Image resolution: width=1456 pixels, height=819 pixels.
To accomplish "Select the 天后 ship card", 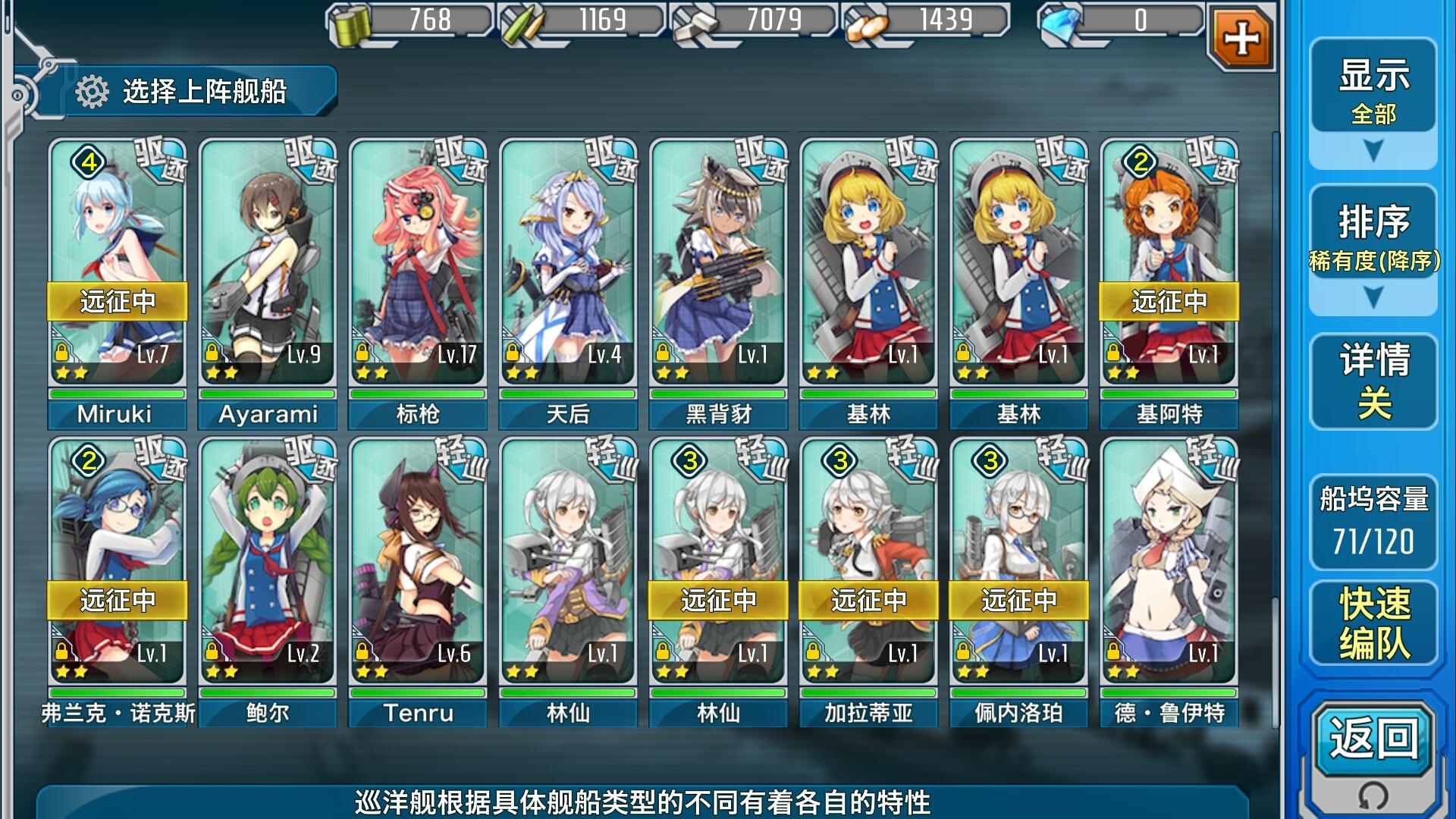I will coord(567,265).
